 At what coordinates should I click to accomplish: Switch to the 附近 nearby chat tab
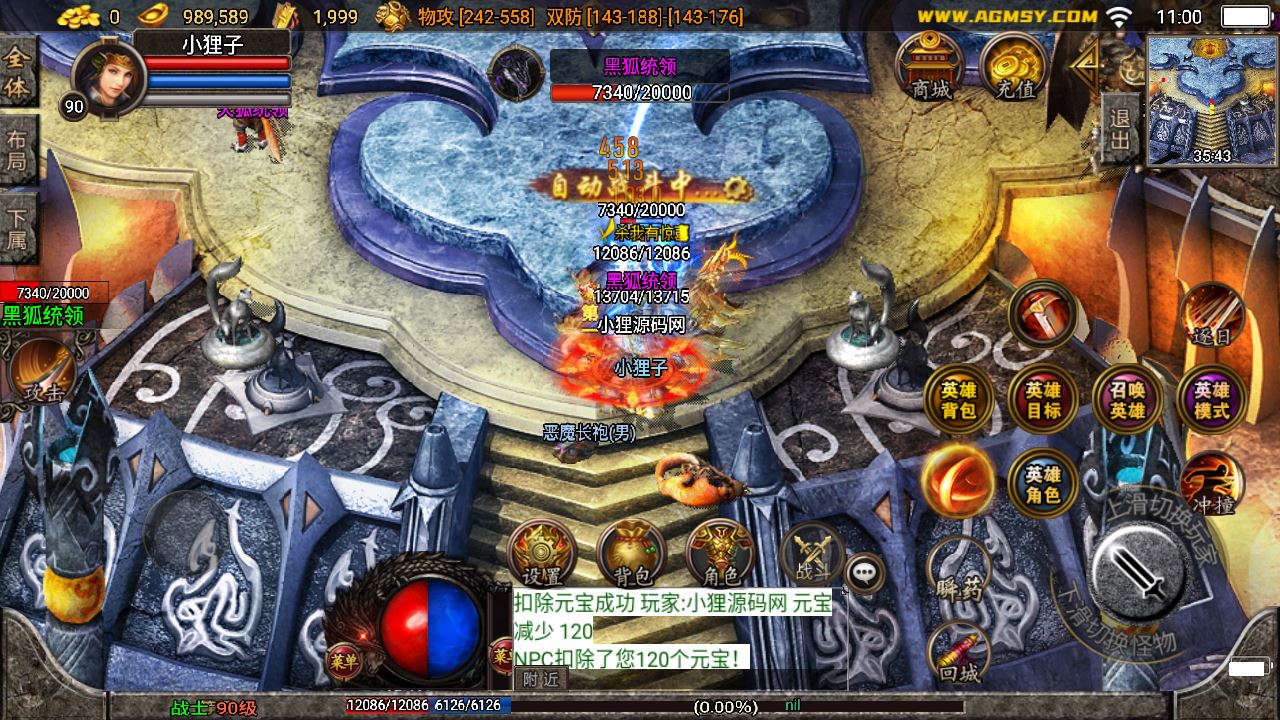click(541, 679)
